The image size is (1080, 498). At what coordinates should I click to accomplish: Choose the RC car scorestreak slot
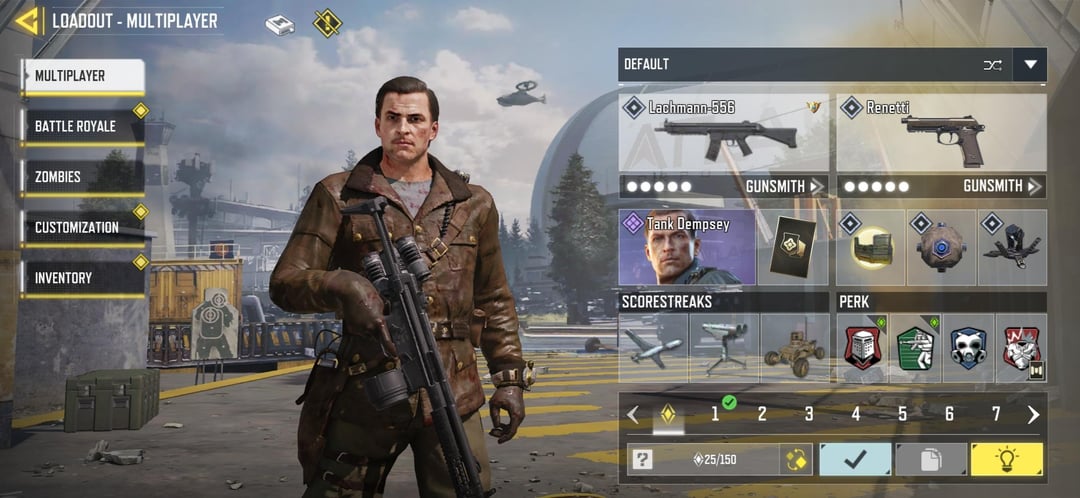[794, 348]
